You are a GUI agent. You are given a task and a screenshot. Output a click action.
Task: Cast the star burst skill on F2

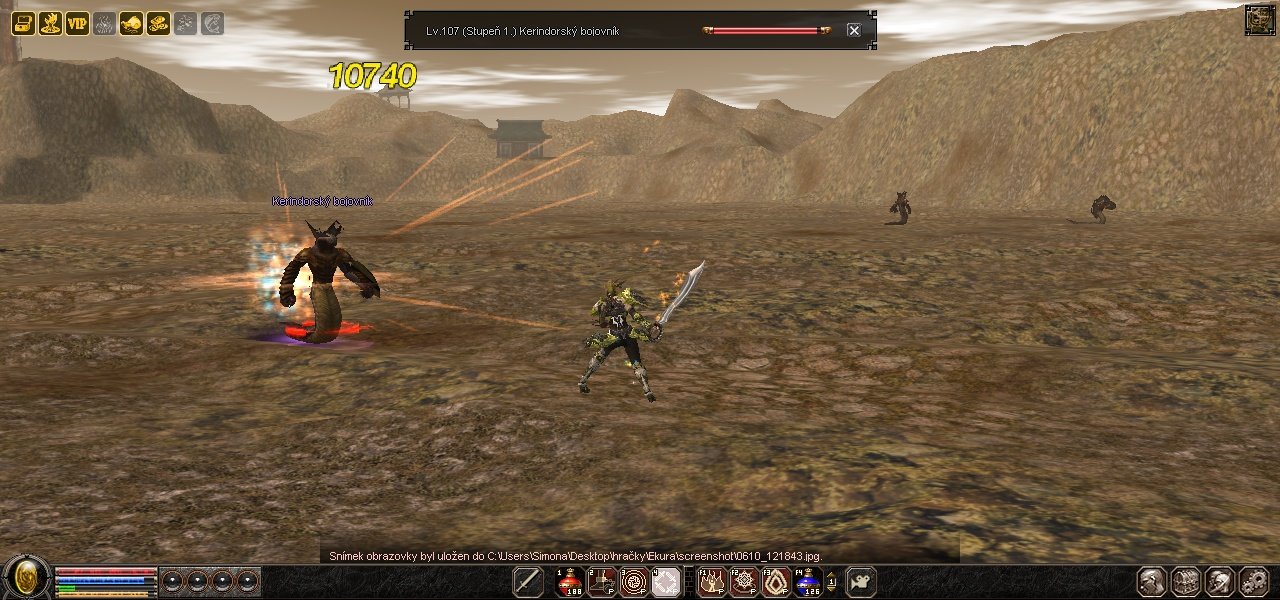click(x=744, y=581)
